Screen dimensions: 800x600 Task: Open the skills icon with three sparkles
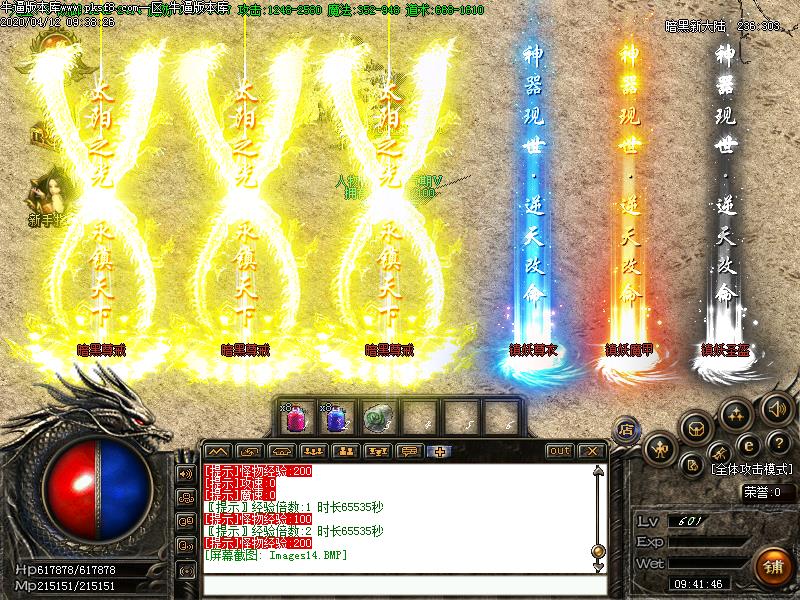point(737,412)
